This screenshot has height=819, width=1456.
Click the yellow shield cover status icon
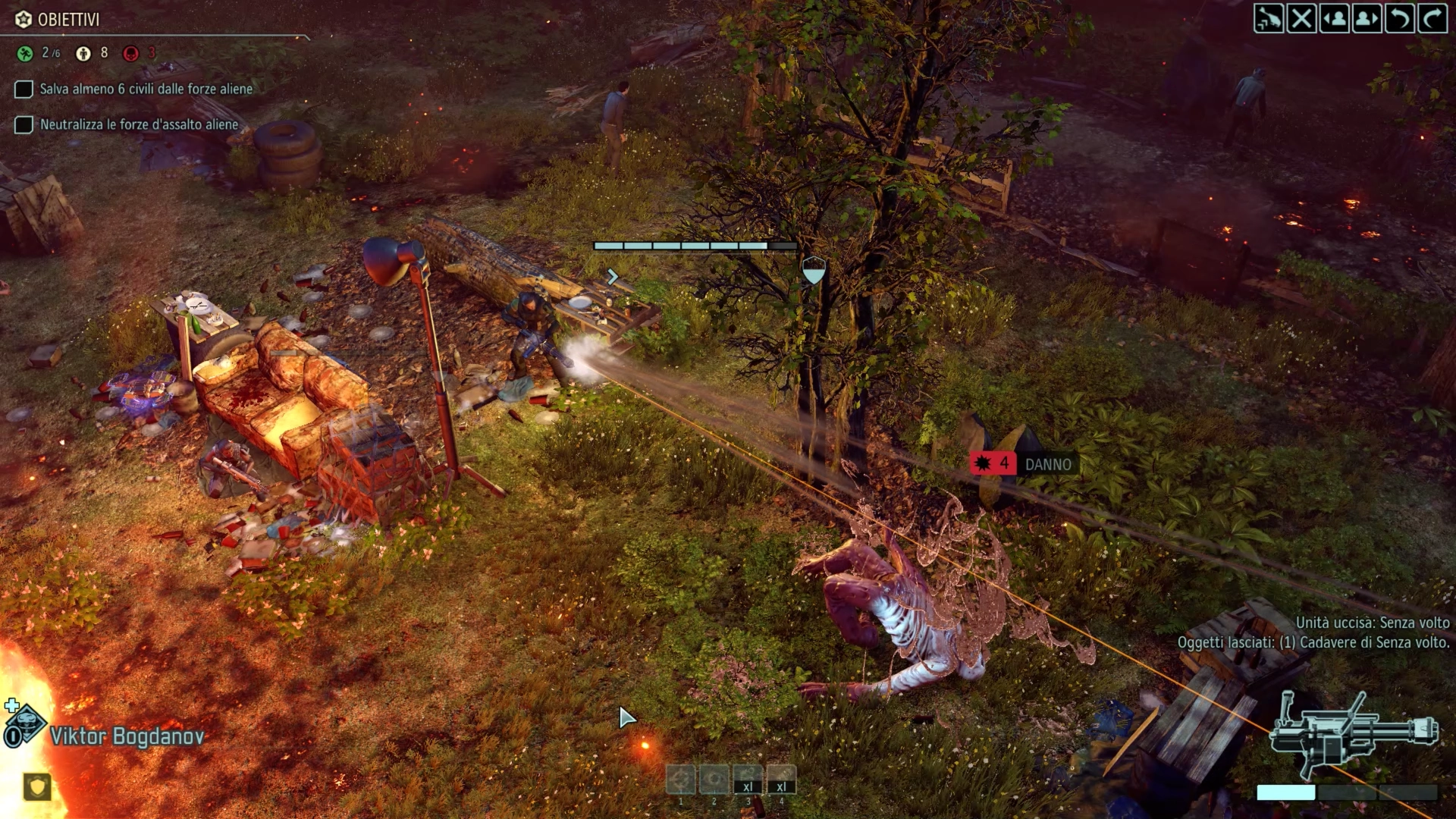click(x=36, y=786)
